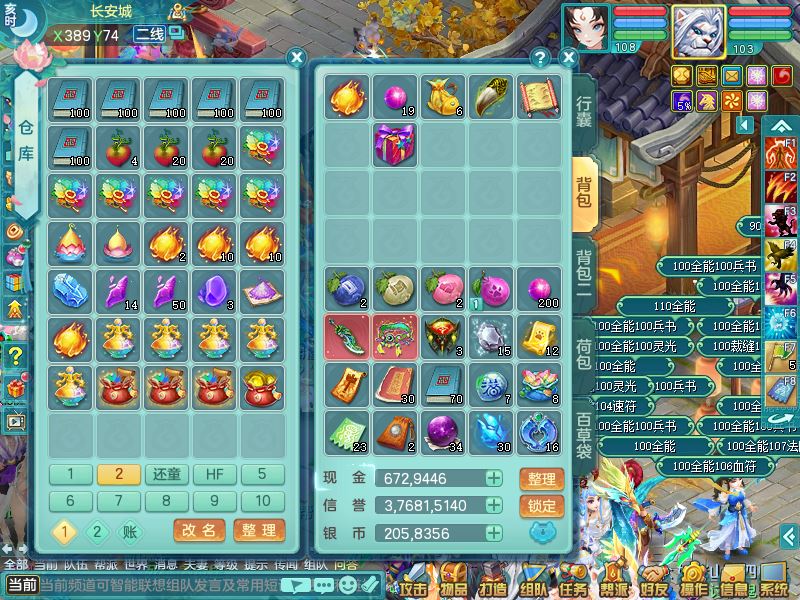
Task: Open the 百草袋 tab
Action: pos(584,433)
